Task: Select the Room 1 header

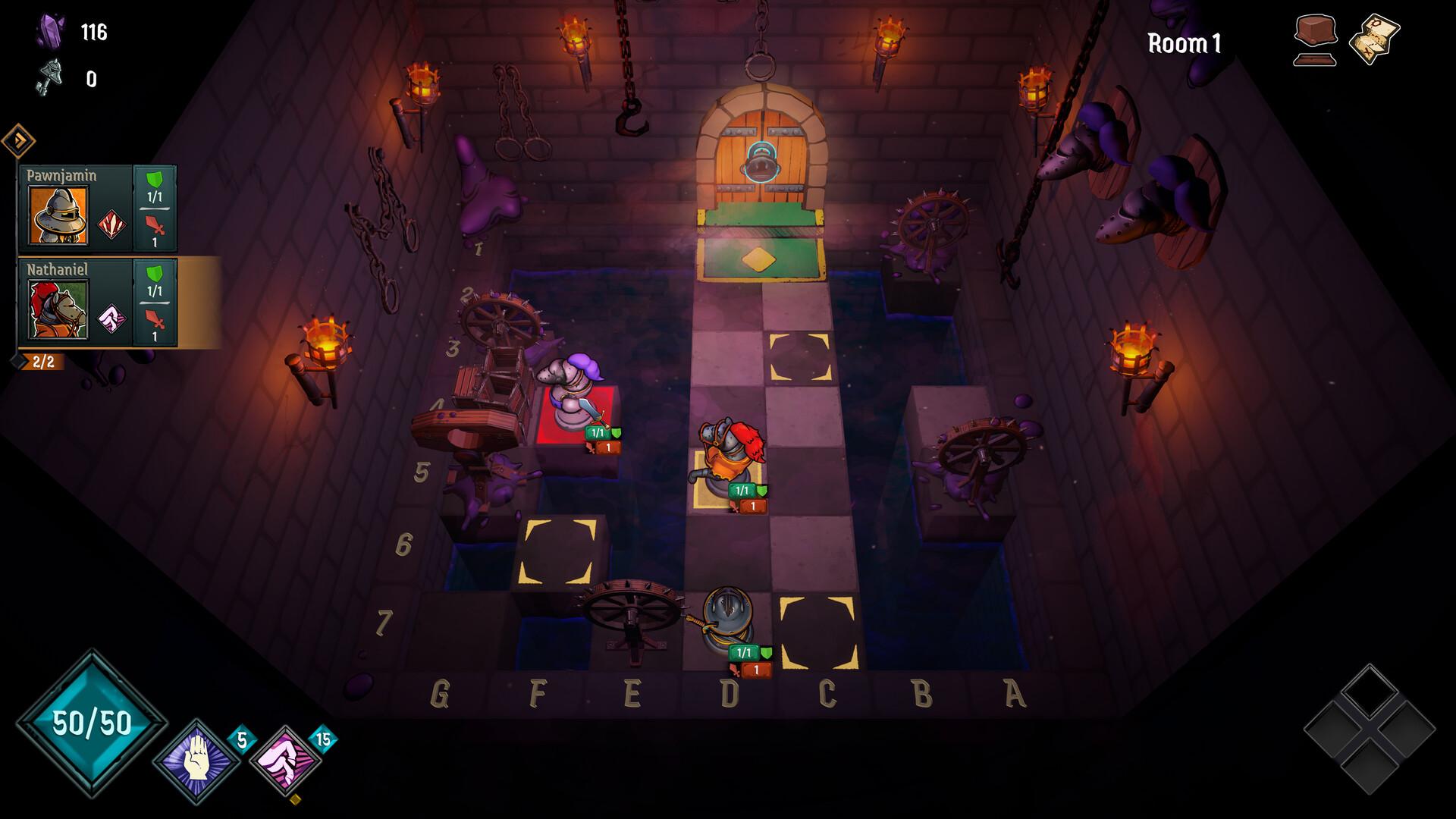Action: pos(1184,44)
